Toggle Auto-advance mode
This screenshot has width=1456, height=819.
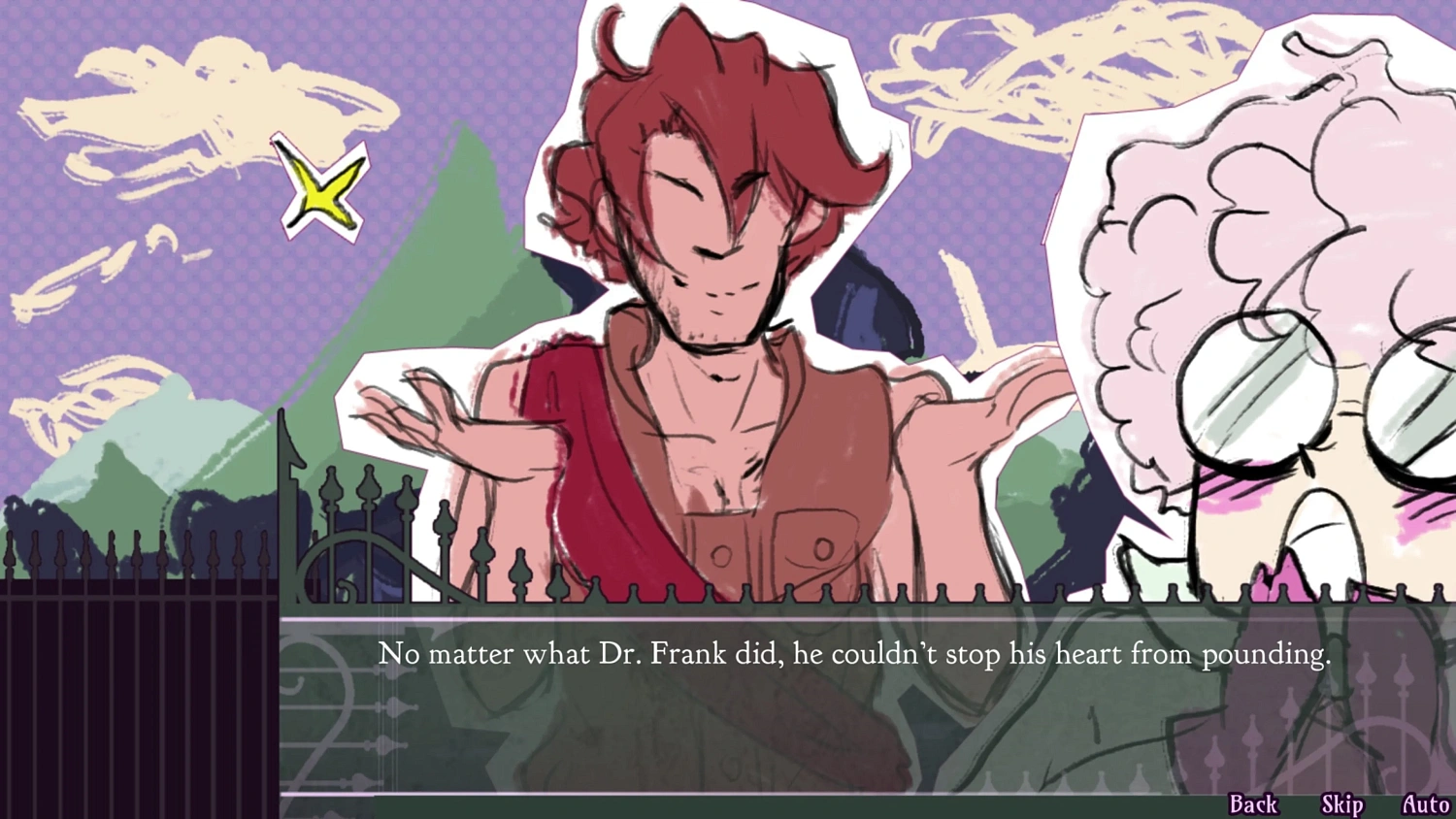coord(1426,803)
